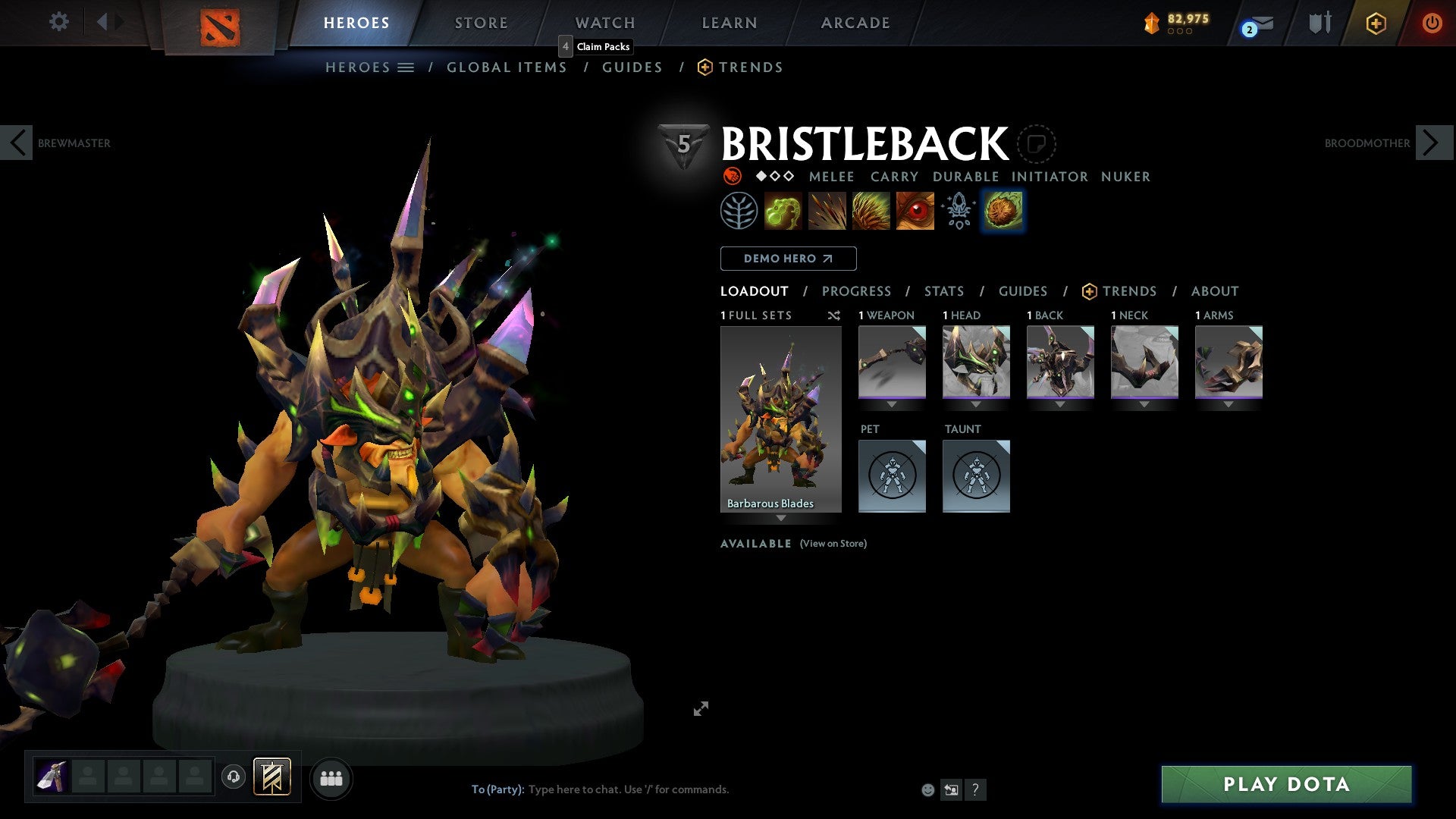1456x819 pixels.
Task: Follow the View on Store link
Action: click(833, 544)
